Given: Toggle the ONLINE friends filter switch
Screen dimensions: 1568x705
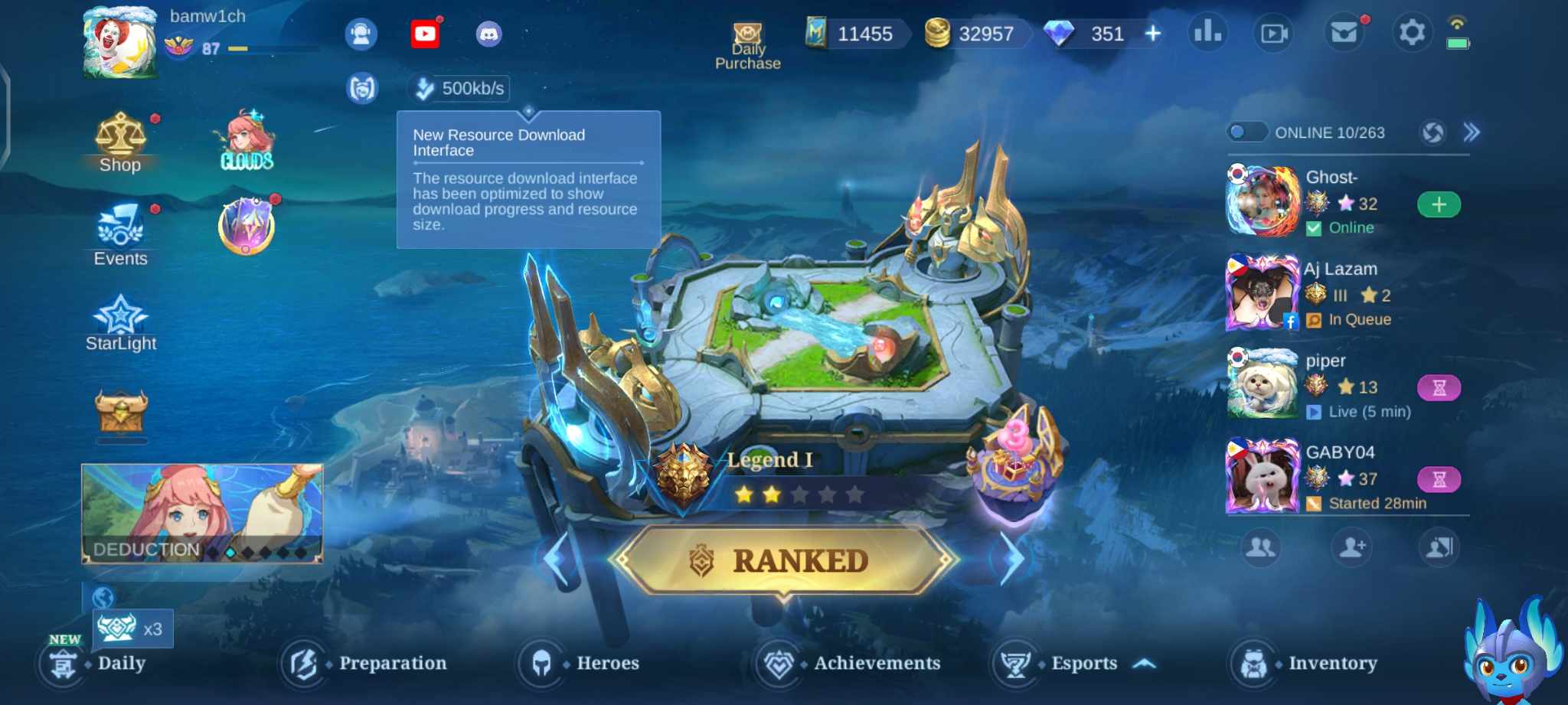Looking at the screenshot, I should (1246, 132).
